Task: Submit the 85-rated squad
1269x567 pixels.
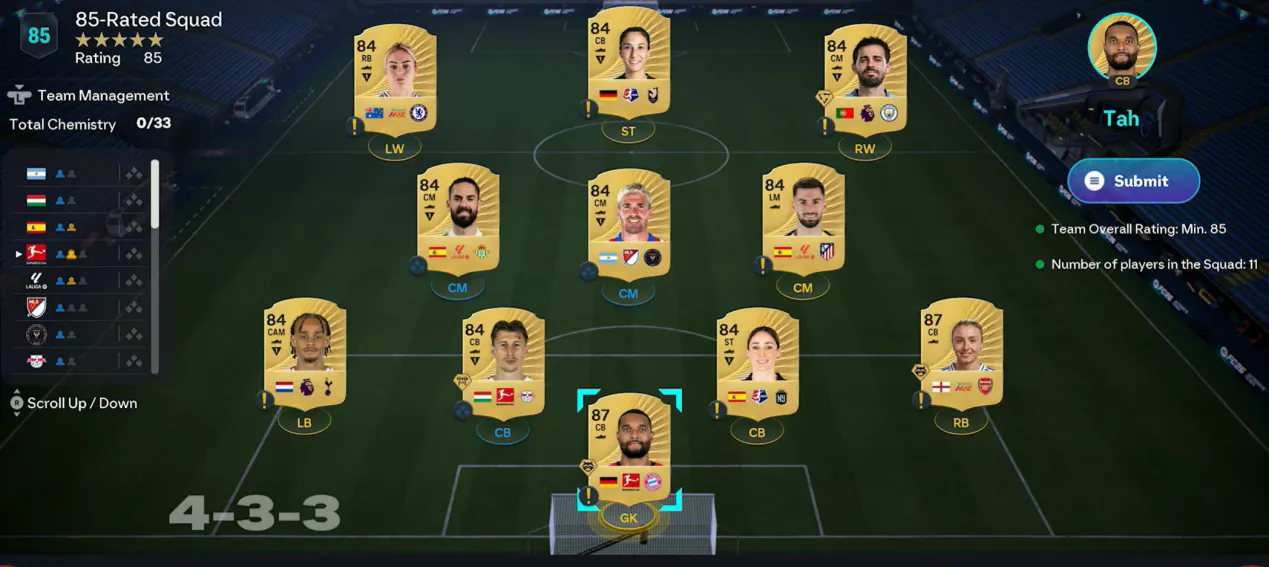Action: click(x=1133, y=181)
